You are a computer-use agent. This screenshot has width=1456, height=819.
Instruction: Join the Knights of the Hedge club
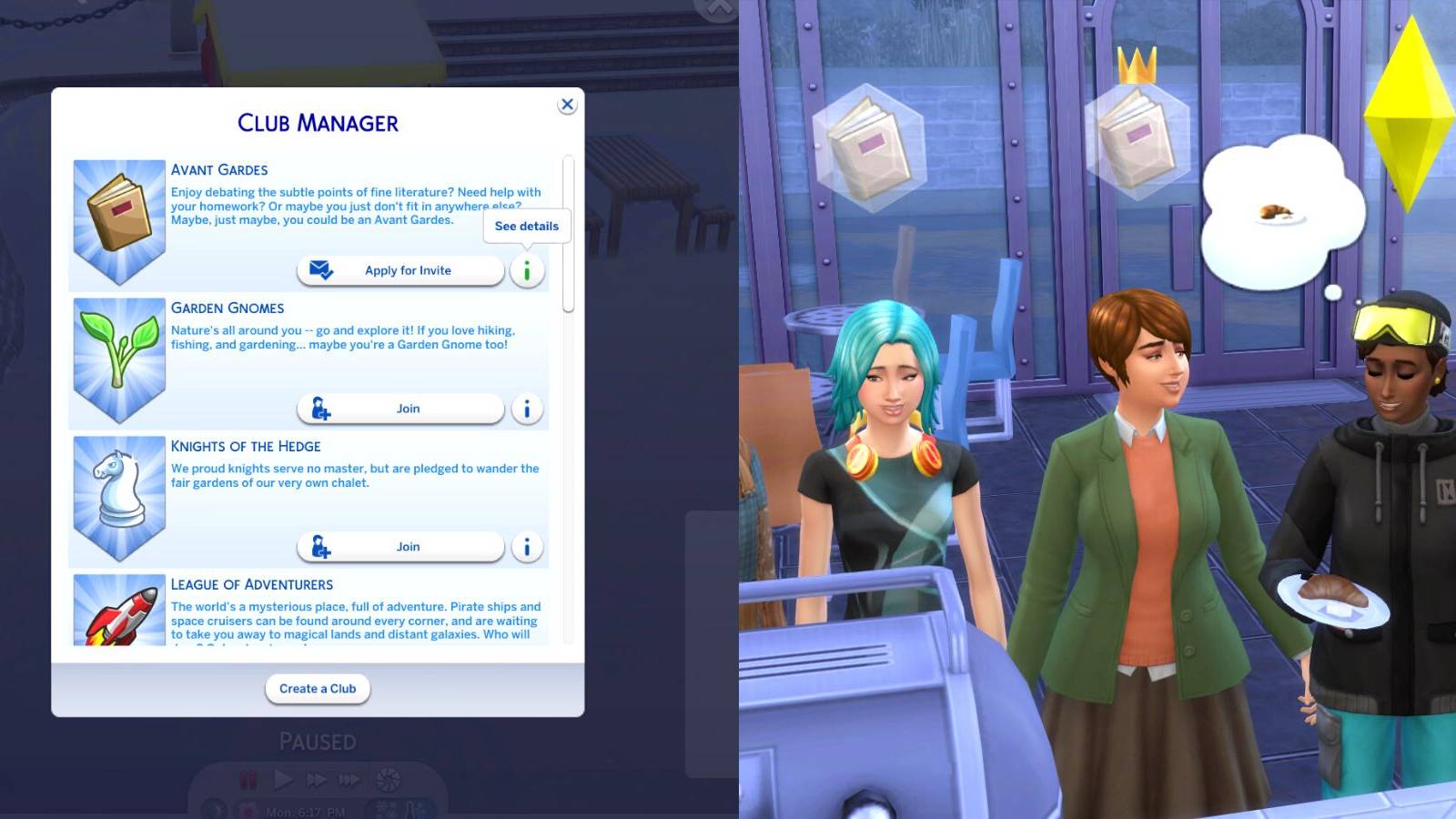[x=400, y=547]
